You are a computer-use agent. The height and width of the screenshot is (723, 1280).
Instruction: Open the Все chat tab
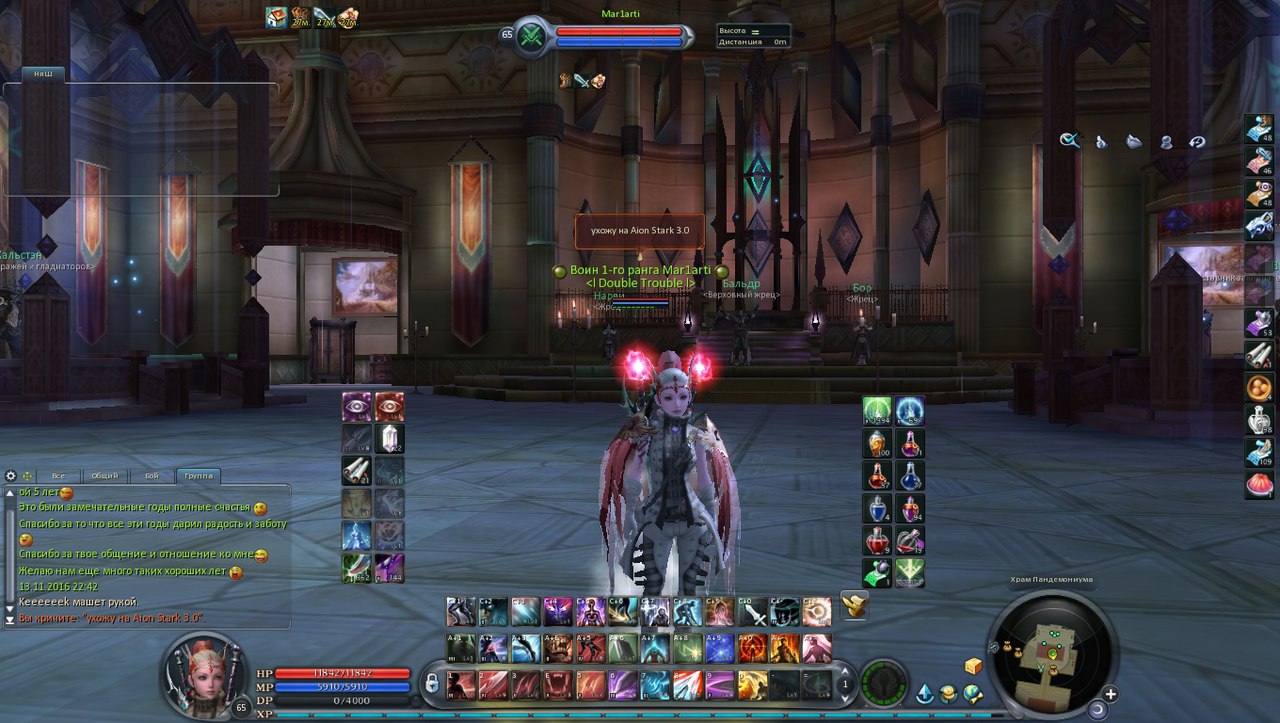pyautogui.click(x=59, y=476)
